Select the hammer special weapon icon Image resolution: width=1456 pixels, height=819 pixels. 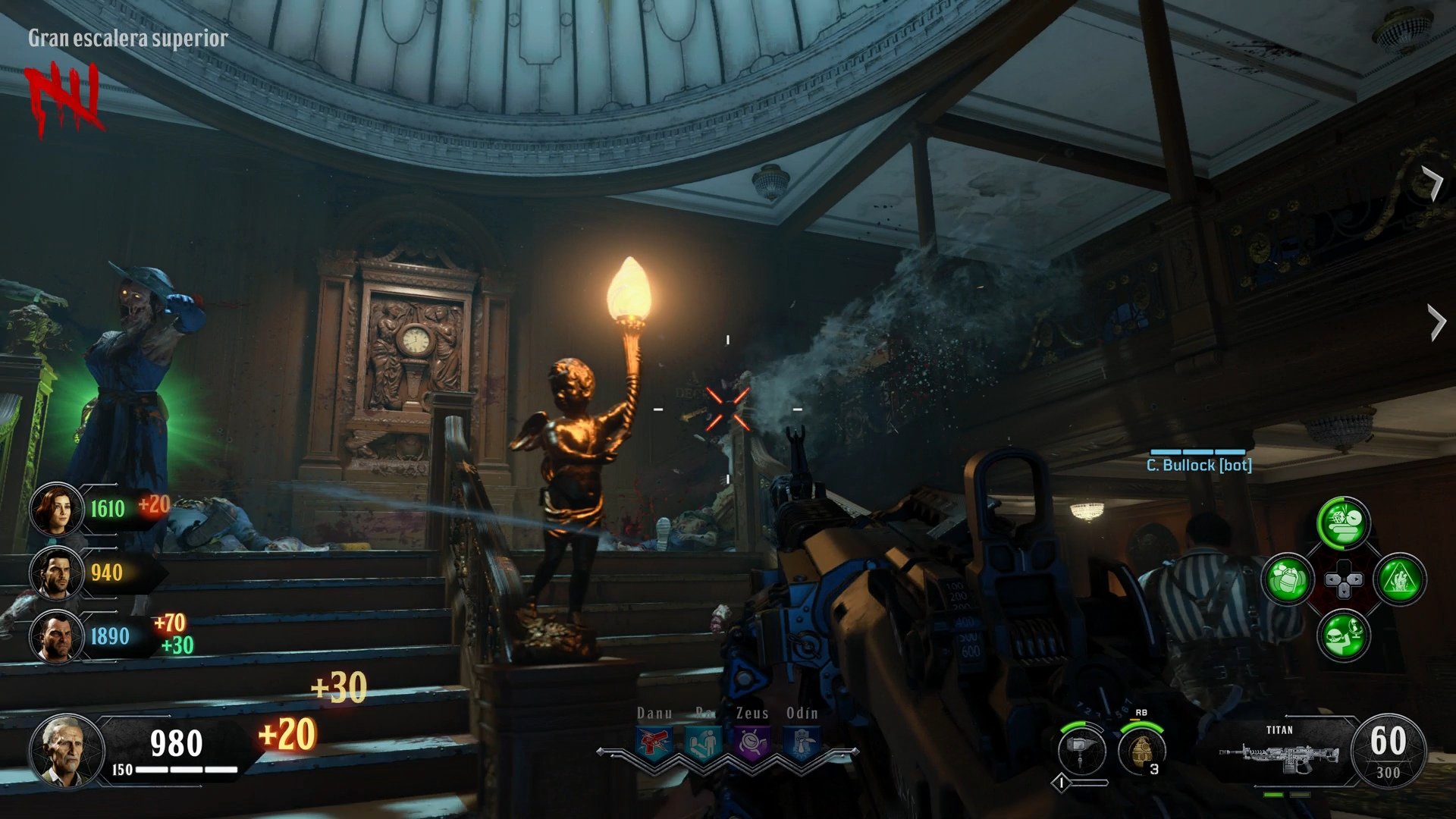(x=1082, y=749)
